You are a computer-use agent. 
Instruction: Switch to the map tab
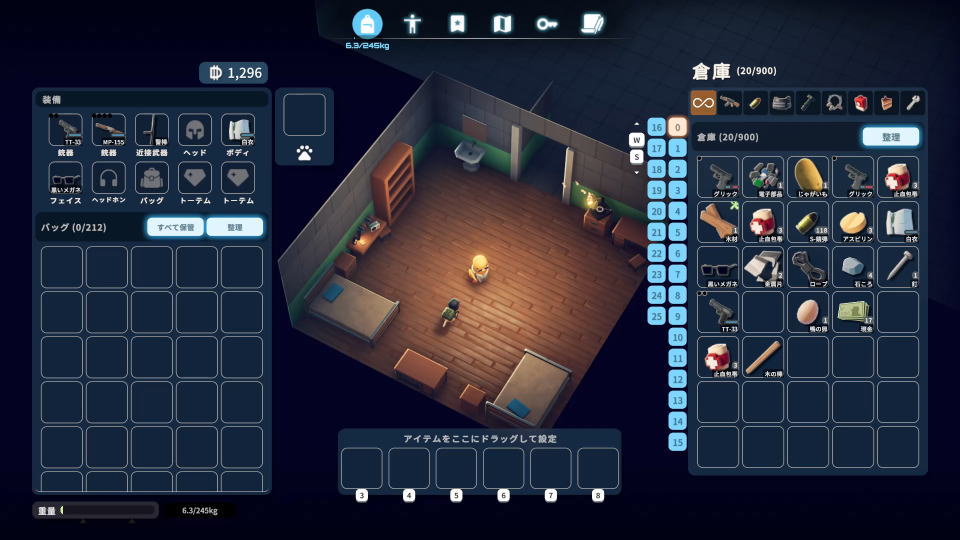(503, 23)
